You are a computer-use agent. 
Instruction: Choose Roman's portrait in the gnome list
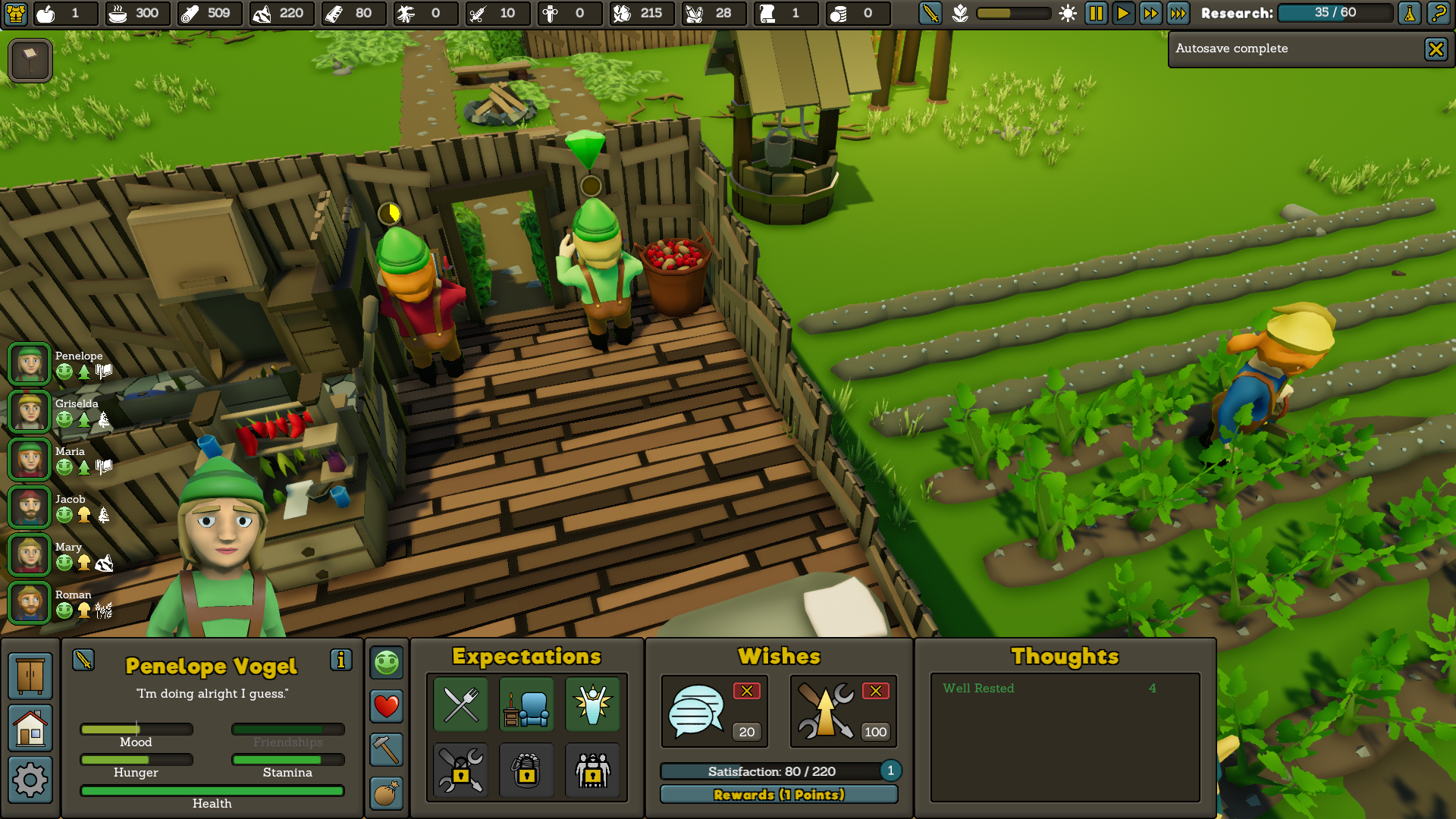30,603
